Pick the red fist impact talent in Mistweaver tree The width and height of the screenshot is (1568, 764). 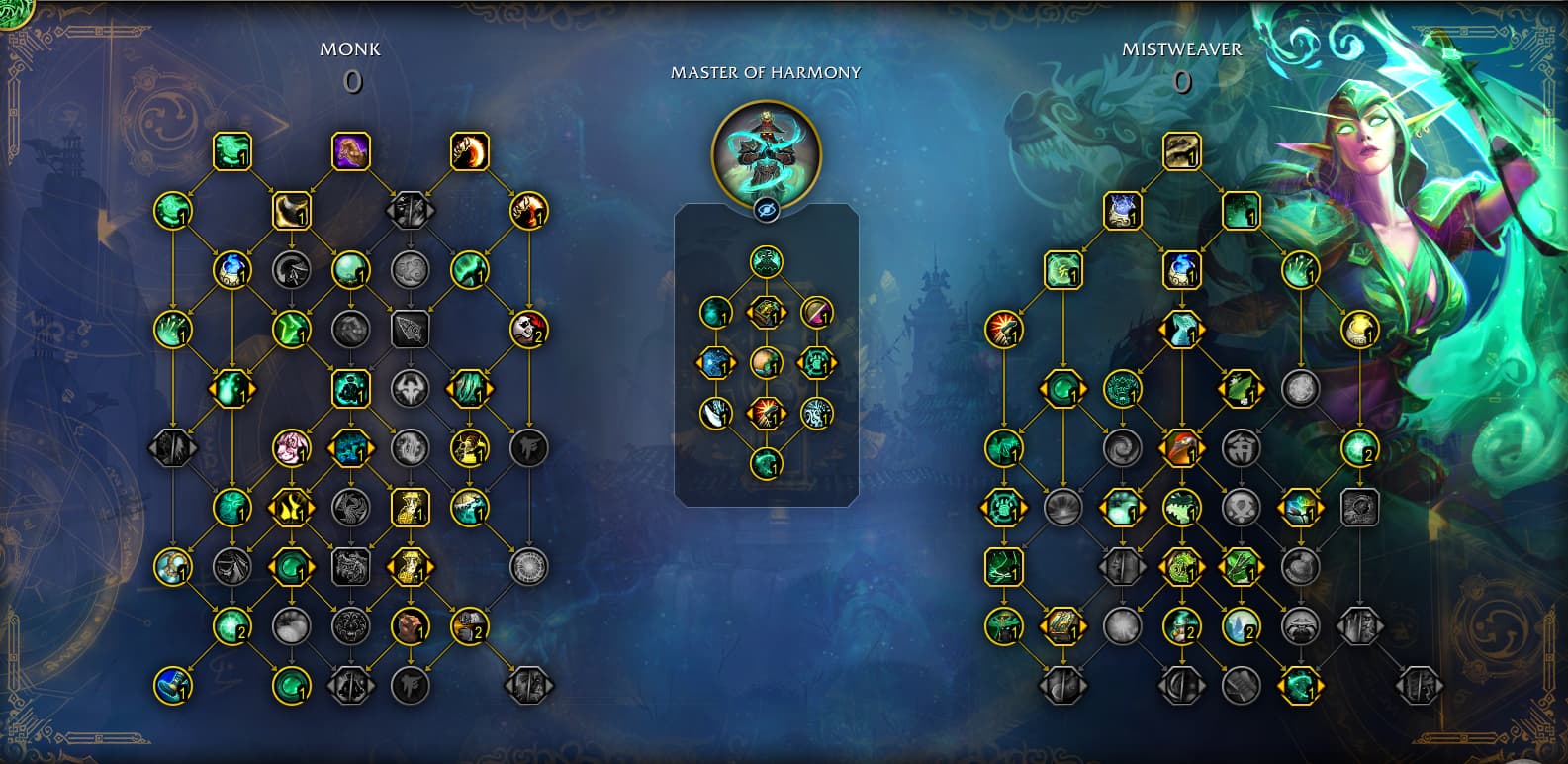[1004, 330]
